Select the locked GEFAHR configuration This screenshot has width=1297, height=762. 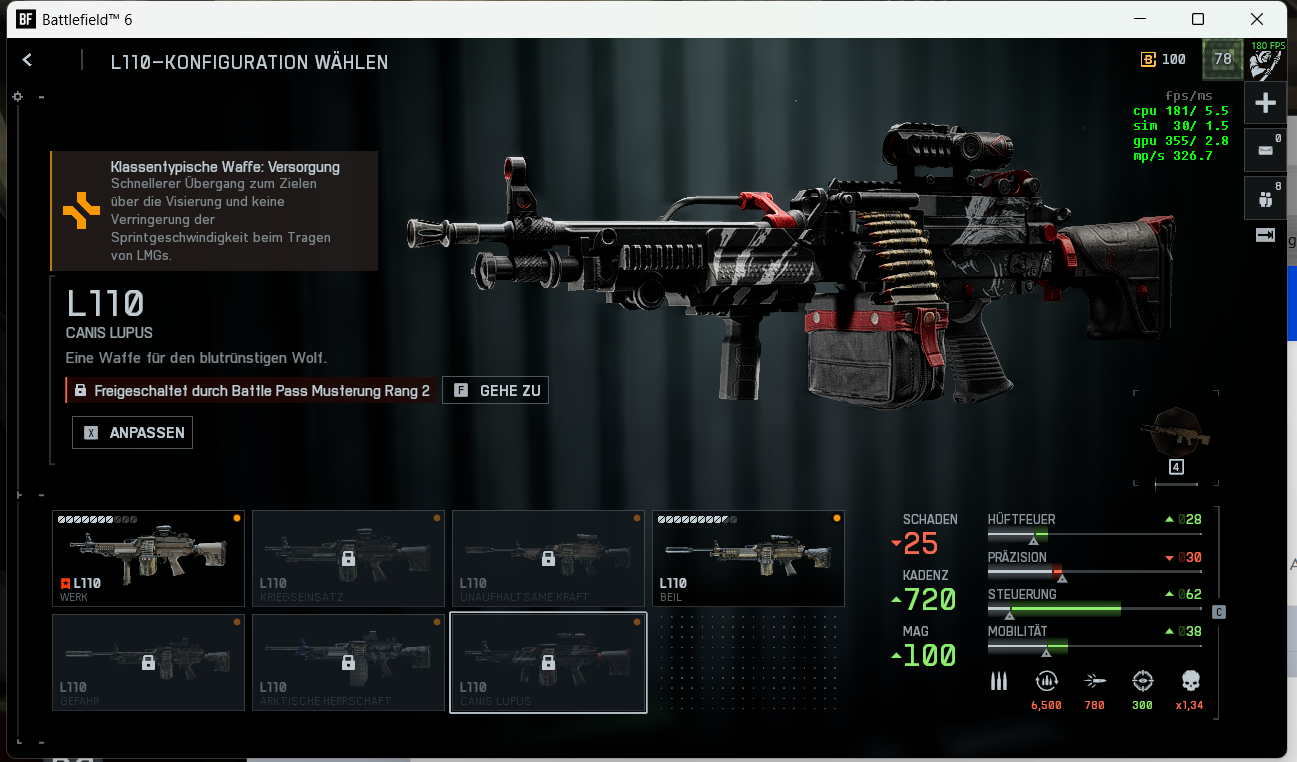tap(148, 662)
